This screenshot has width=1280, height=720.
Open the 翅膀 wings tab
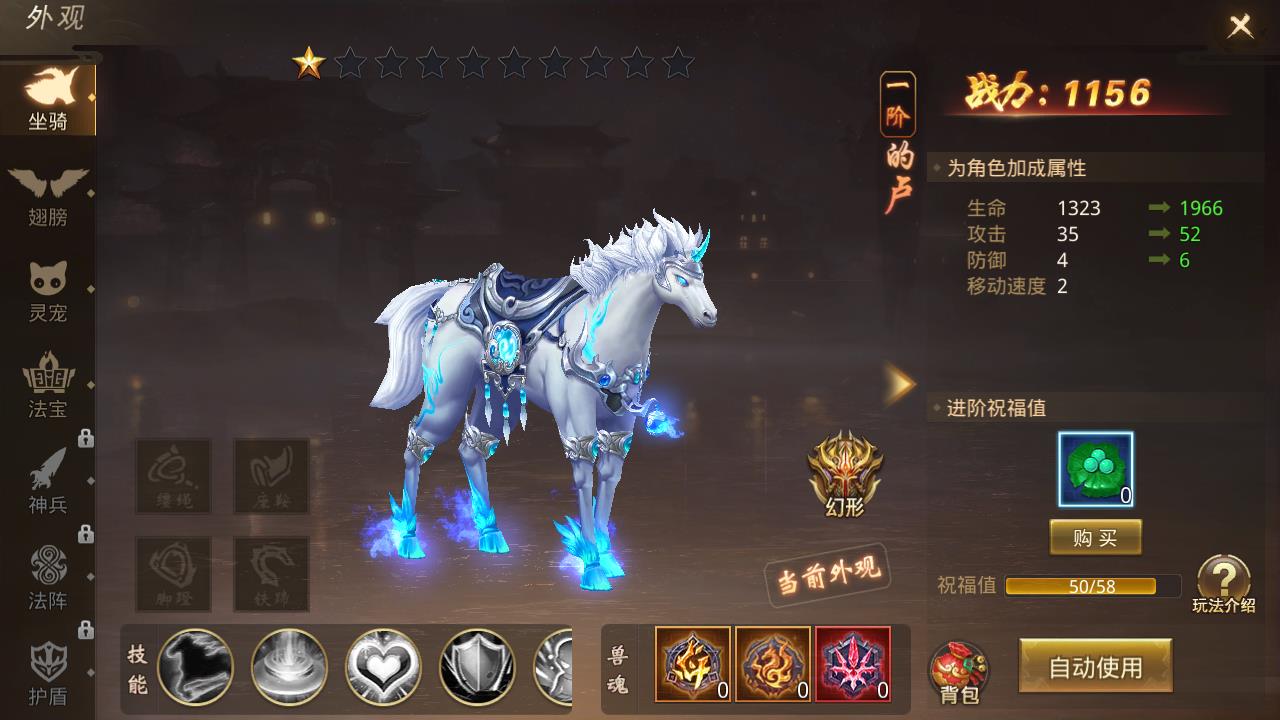point(48,196)
